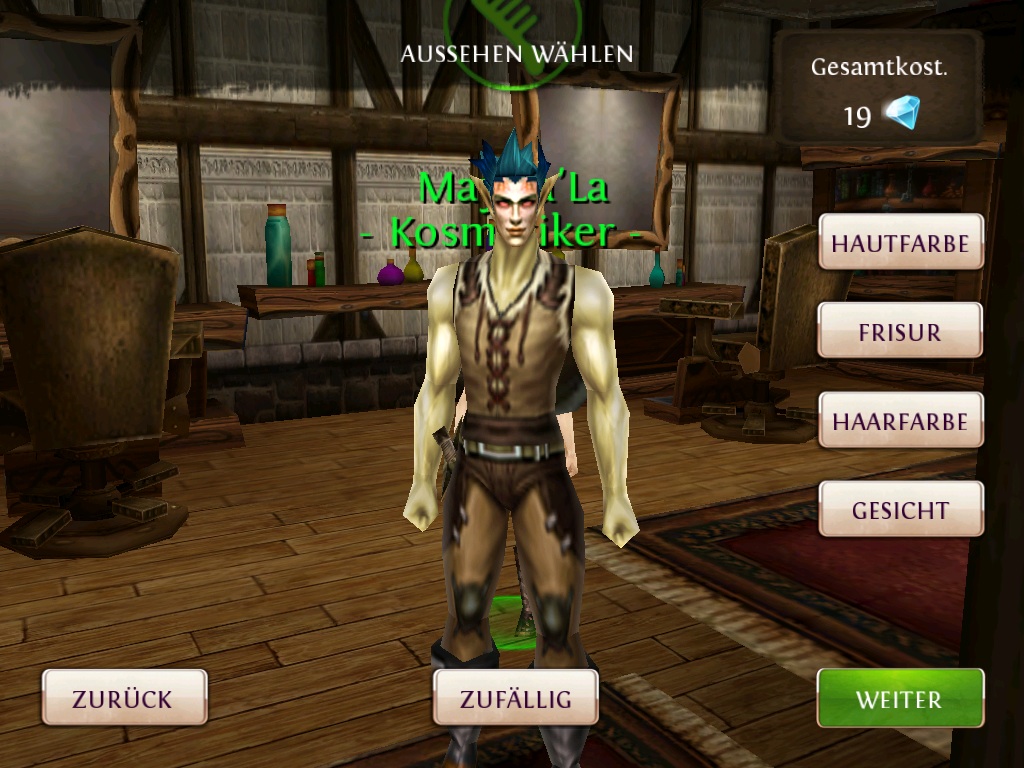Image resolution: width=1024 pixels, height=768 pixels.
Task: Open the Hautfarbe skin color option
Action: 900,242
